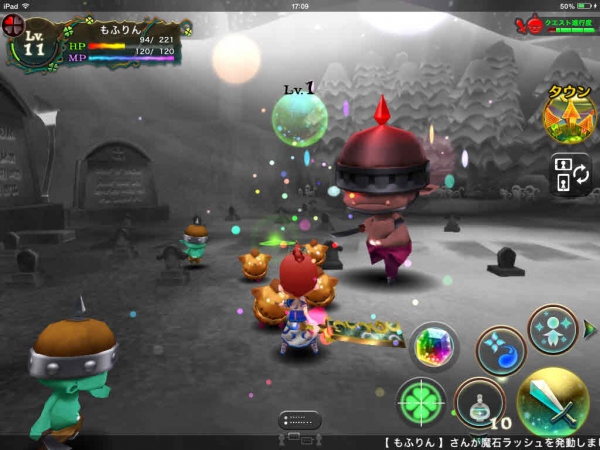Return to town via the タウン button
Image resolution: width=600 pixels, height=450 pixels.
pos(568,115)
